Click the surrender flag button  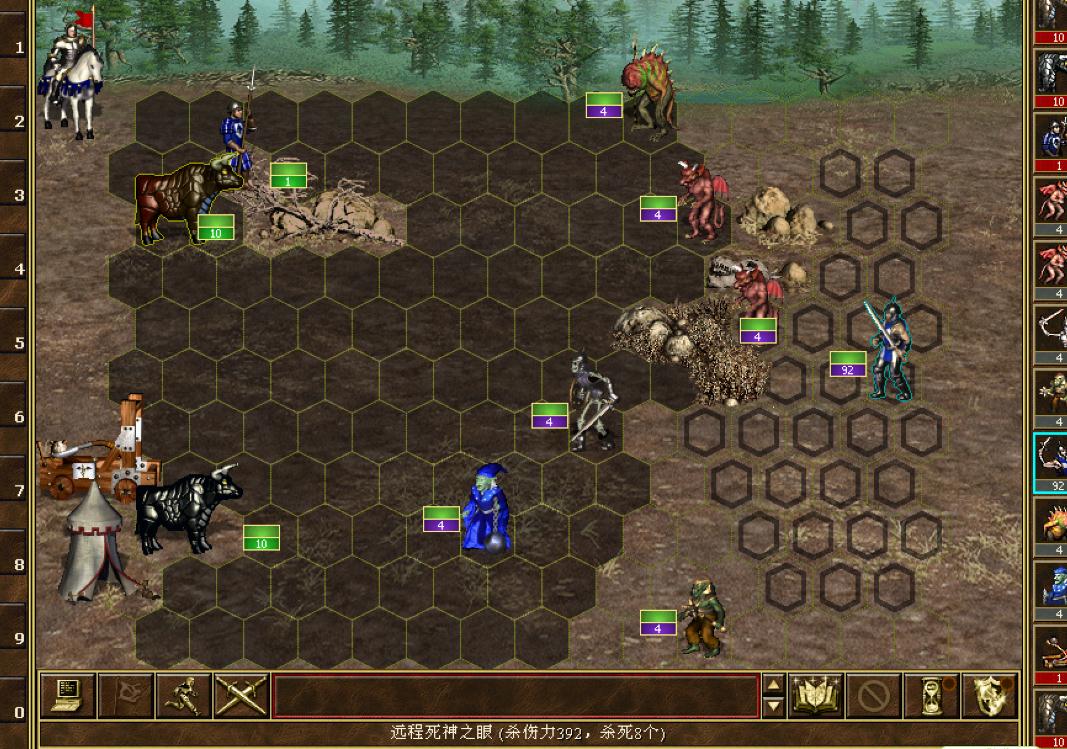tap(126, 695)
